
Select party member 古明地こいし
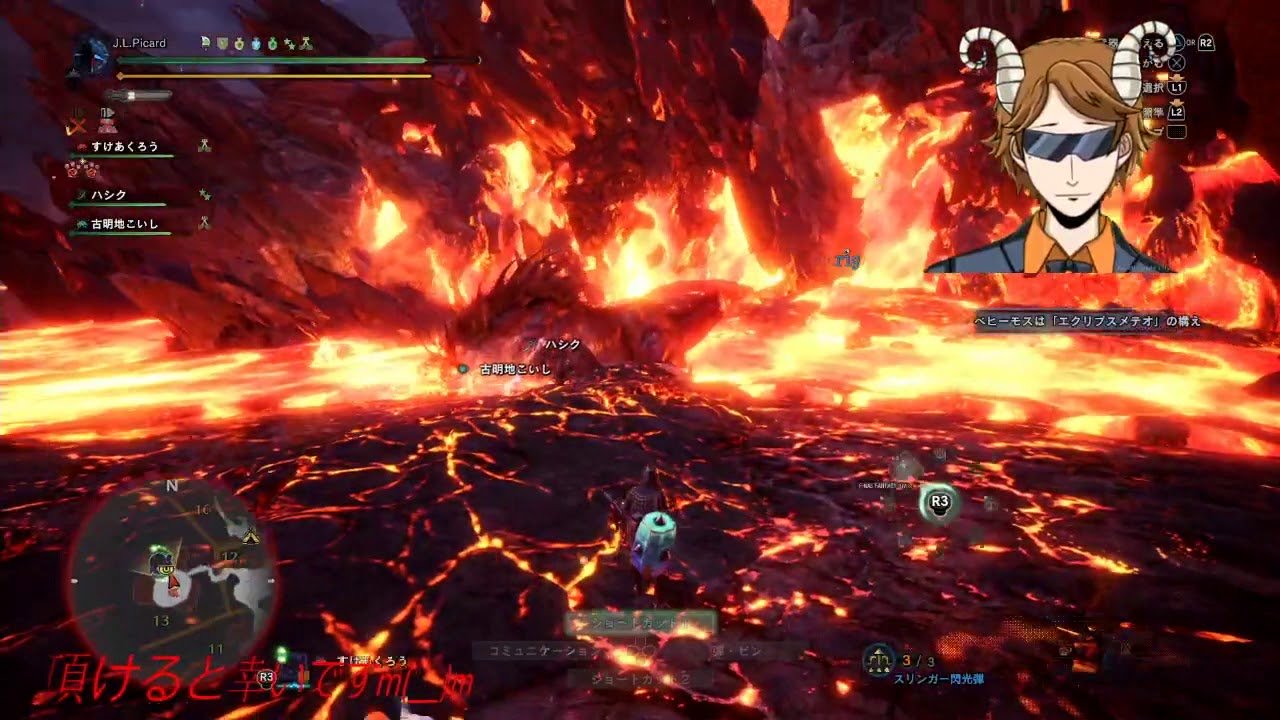[x=124, y=224]
